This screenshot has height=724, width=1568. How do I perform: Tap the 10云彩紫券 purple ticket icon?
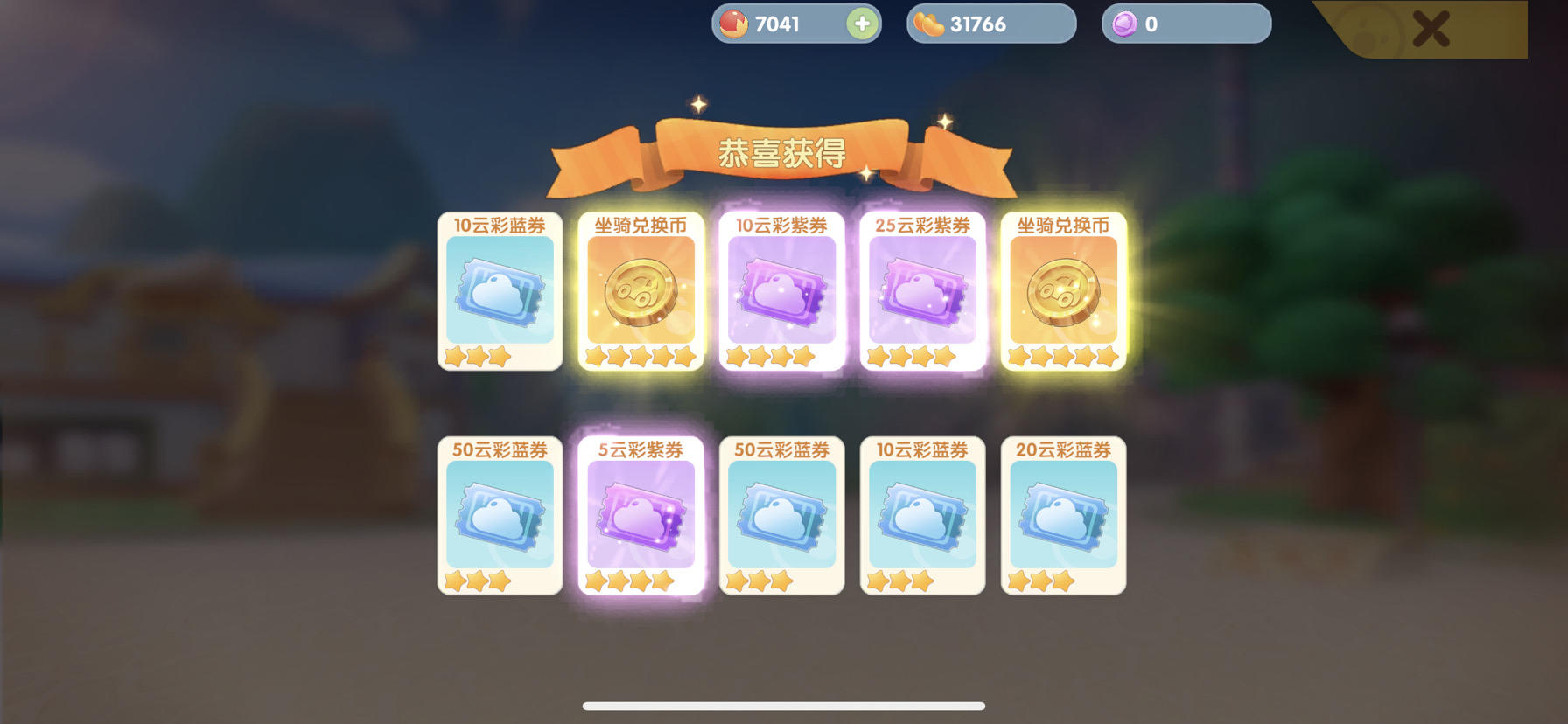tap(780, 293)
